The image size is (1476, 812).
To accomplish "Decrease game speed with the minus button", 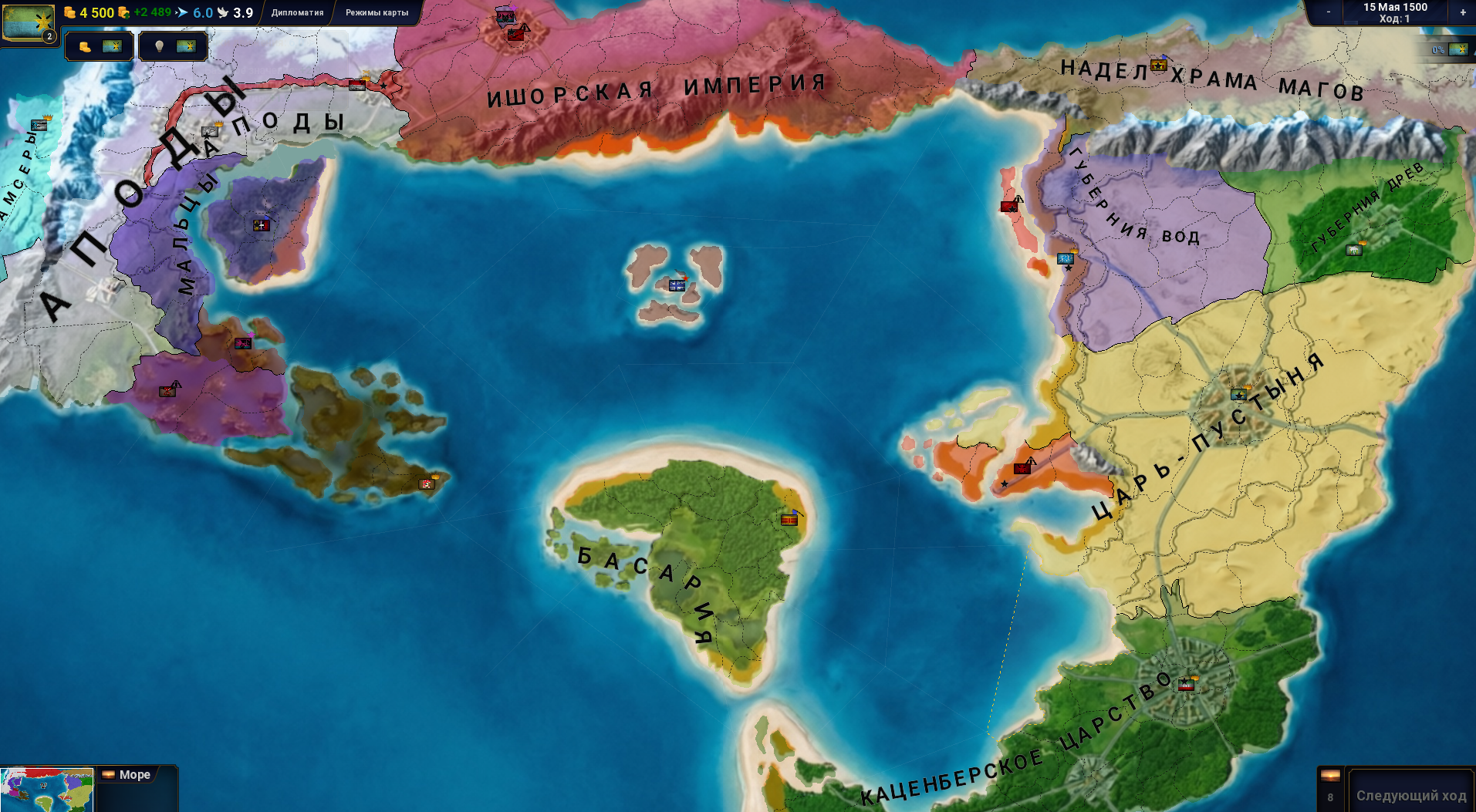I will (x=1329, y=12).
